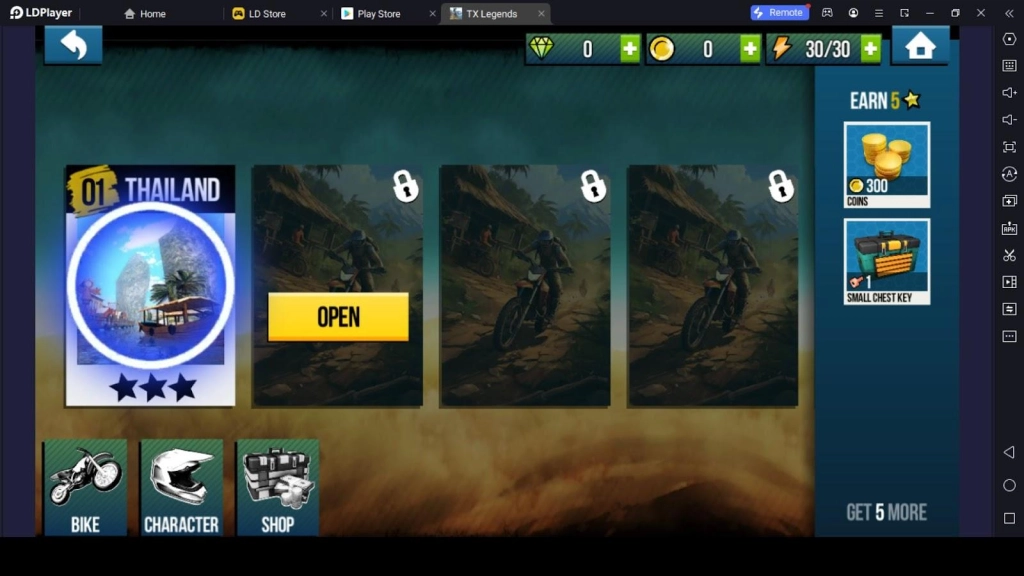
Task: Select the 01 Thailand level card
Action: [150, 286]
